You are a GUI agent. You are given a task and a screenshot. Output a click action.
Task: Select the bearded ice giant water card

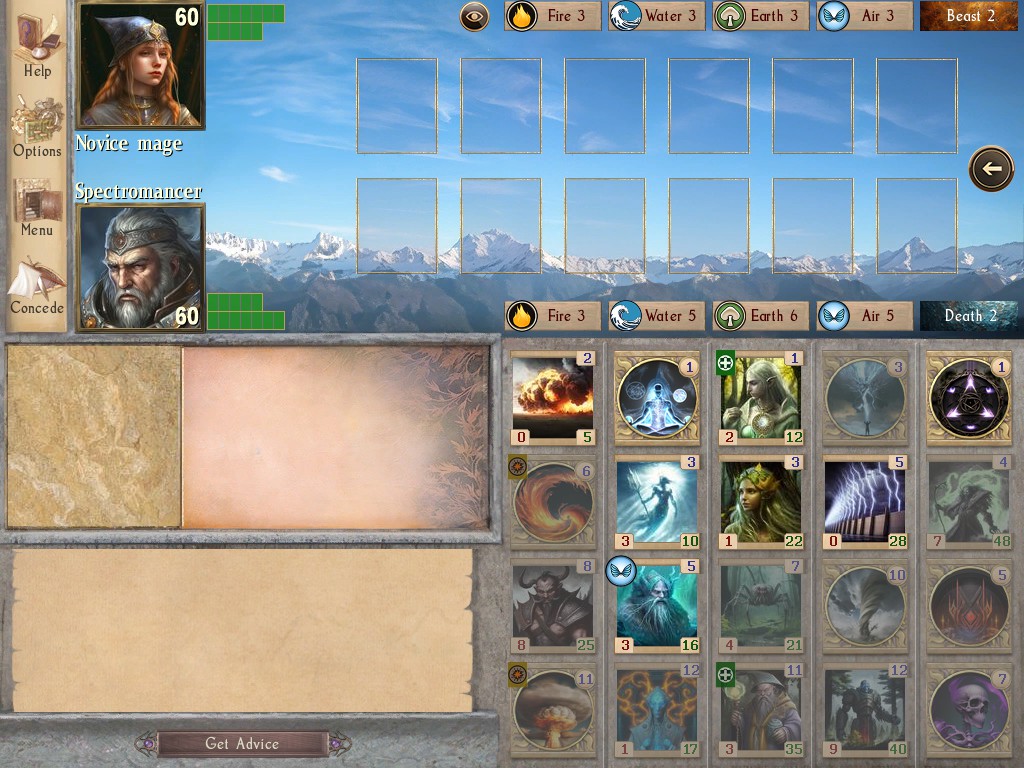coord(657,605)
